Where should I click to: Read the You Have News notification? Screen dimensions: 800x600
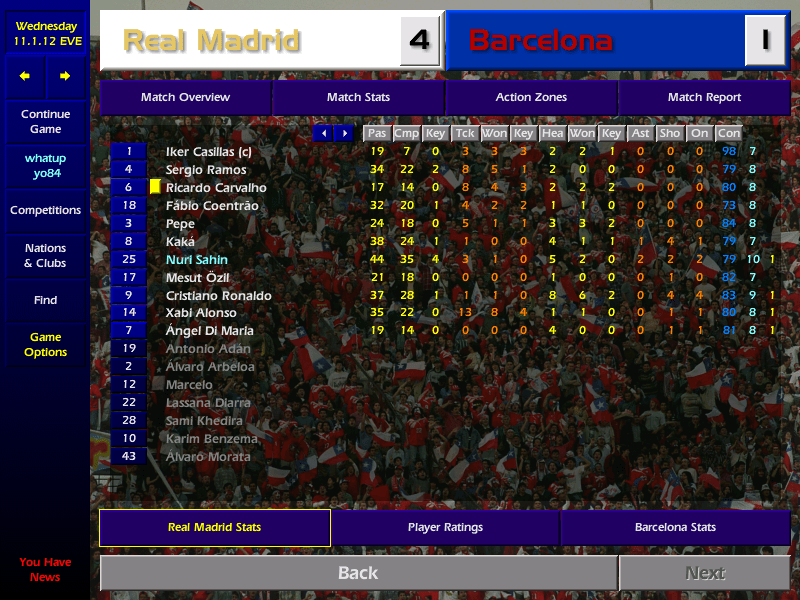click(x=45, y=570)
